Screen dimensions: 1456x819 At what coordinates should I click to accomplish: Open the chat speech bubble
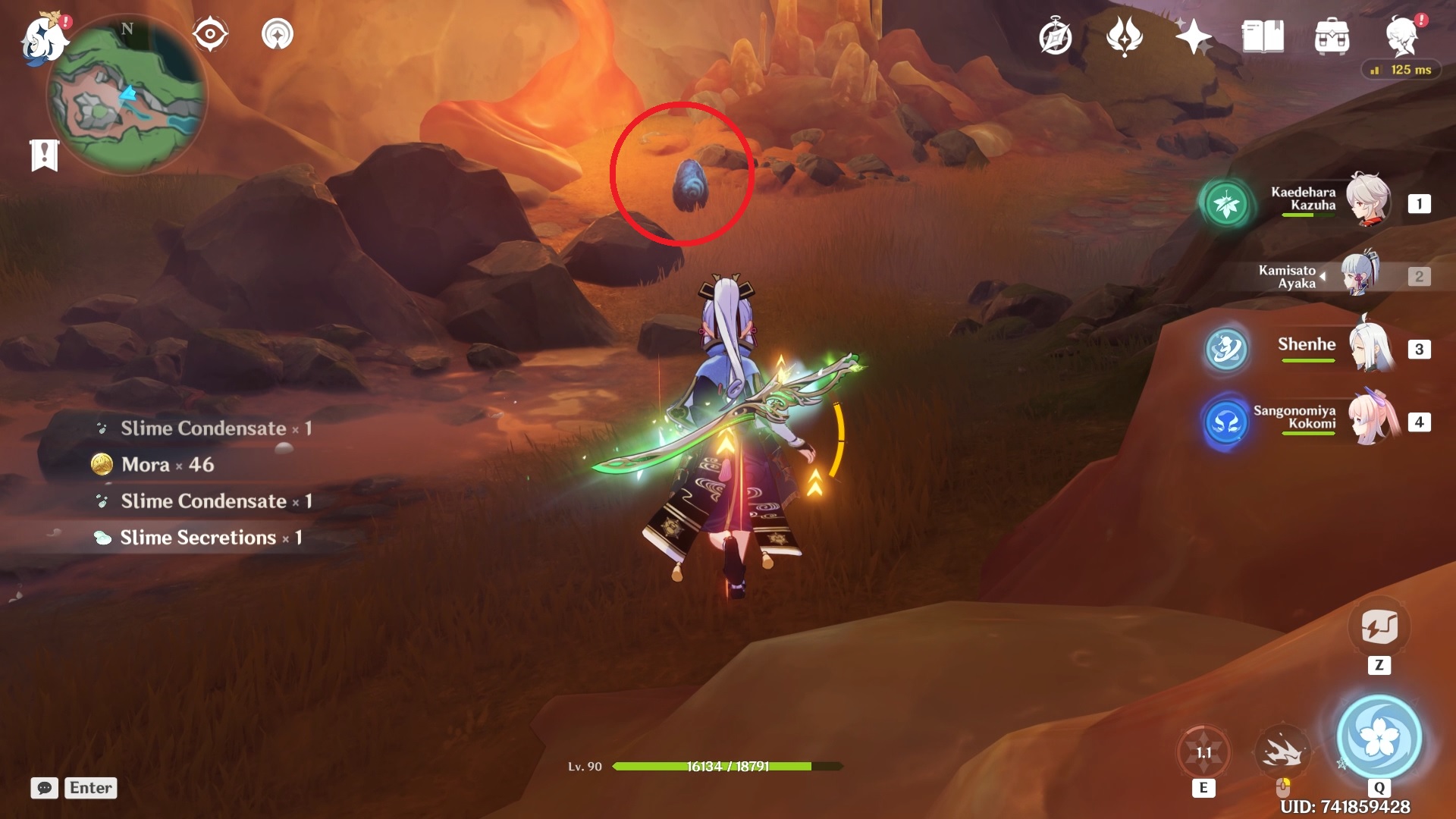click(45, 788)
